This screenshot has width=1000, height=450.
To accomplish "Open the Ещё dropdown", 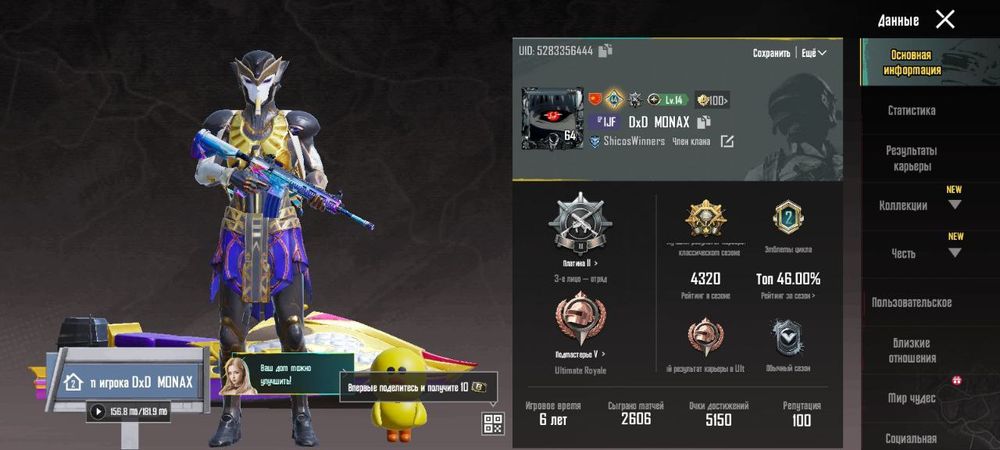I will pyautogui.click(x=814, y=53).
